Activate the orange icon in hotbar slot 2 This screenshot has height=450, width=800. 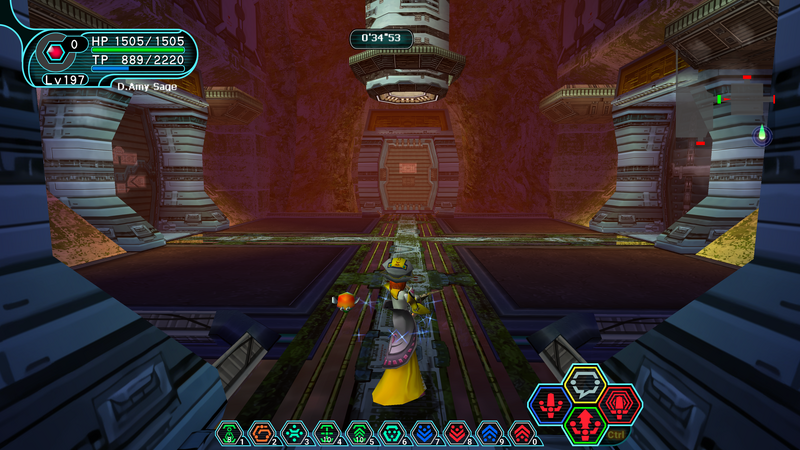(262, 433)
